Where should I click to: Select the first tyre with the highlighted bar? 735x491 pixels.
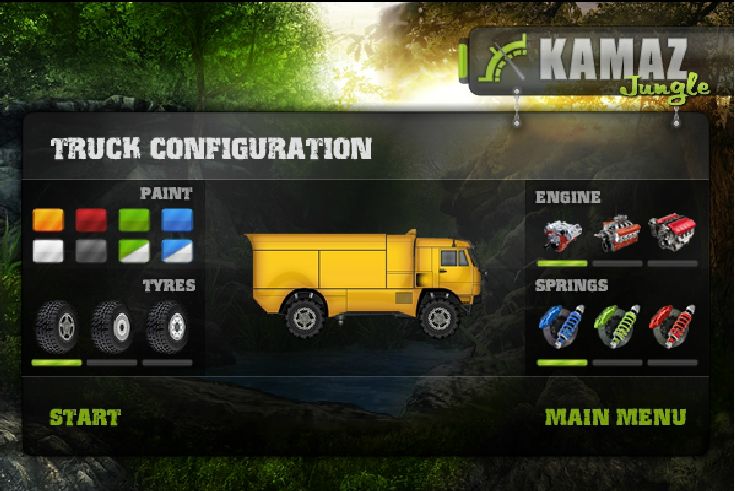coord(56,327)
